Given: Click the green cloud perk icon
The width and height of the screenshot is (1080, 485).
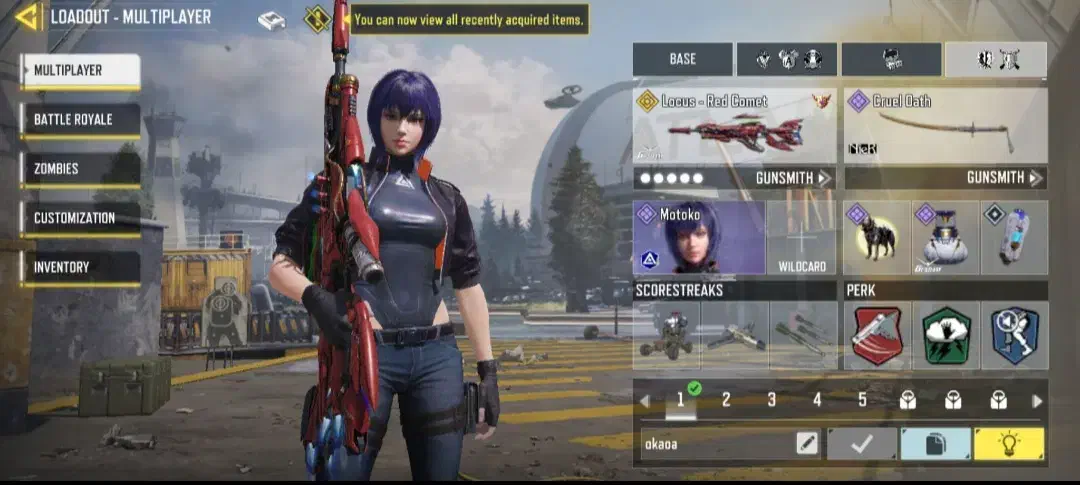Looking at the screenshot, I should [945, 336].
